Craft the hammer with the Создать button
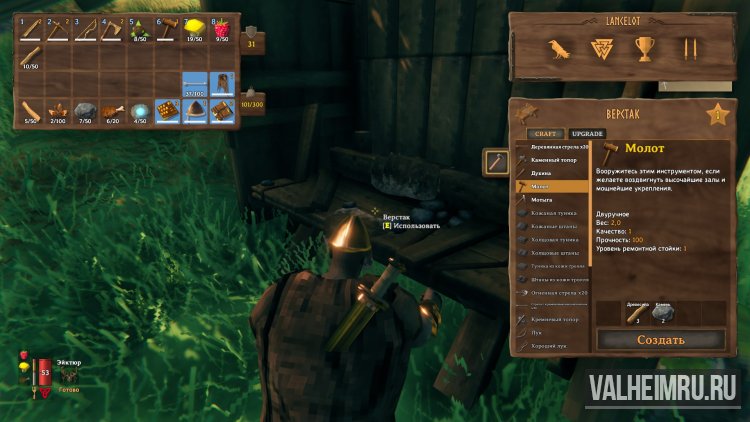The image size is (750, 422). [x=660, y=340]
